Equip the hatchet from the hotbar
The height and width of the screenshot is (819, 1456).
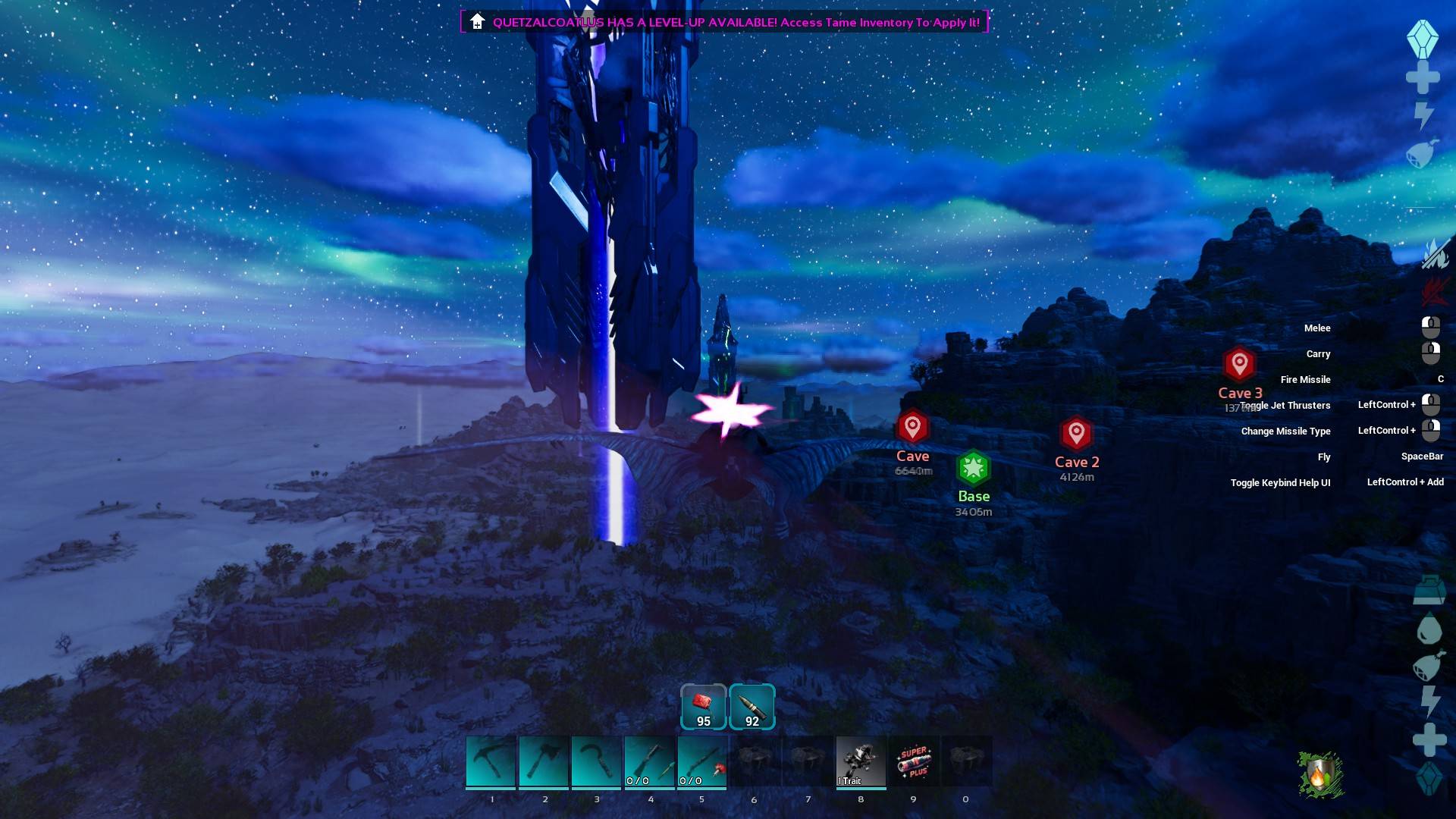pyautogui.click(x=544, y=761)
